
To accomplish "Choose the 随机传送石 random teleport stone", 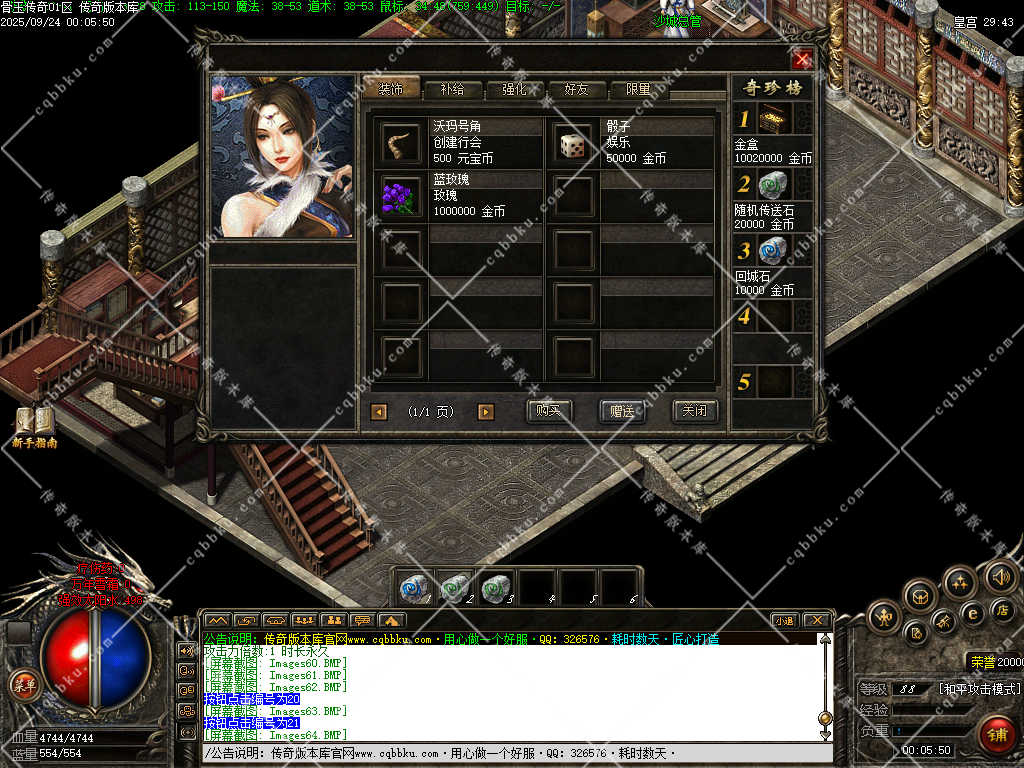I will click(x=773, y=185).
